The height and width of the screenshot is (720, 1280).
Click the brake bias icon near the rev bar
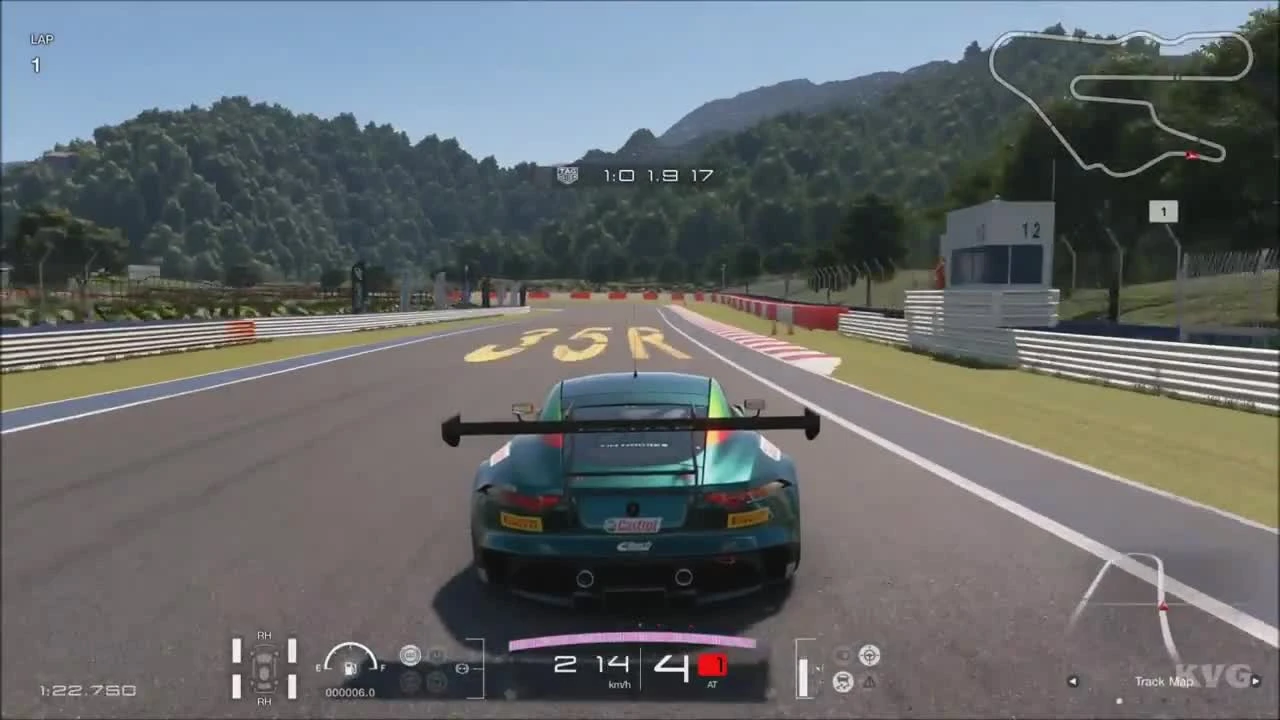coord(462,668)
